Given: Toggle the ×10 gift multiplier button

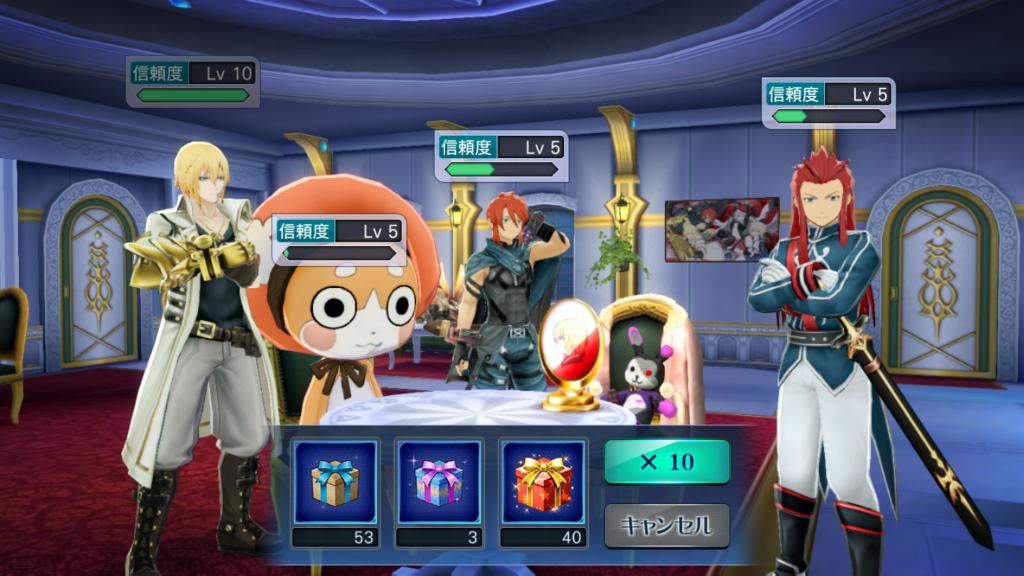Looking at the screenshot, I should click(x=667, y=462).
